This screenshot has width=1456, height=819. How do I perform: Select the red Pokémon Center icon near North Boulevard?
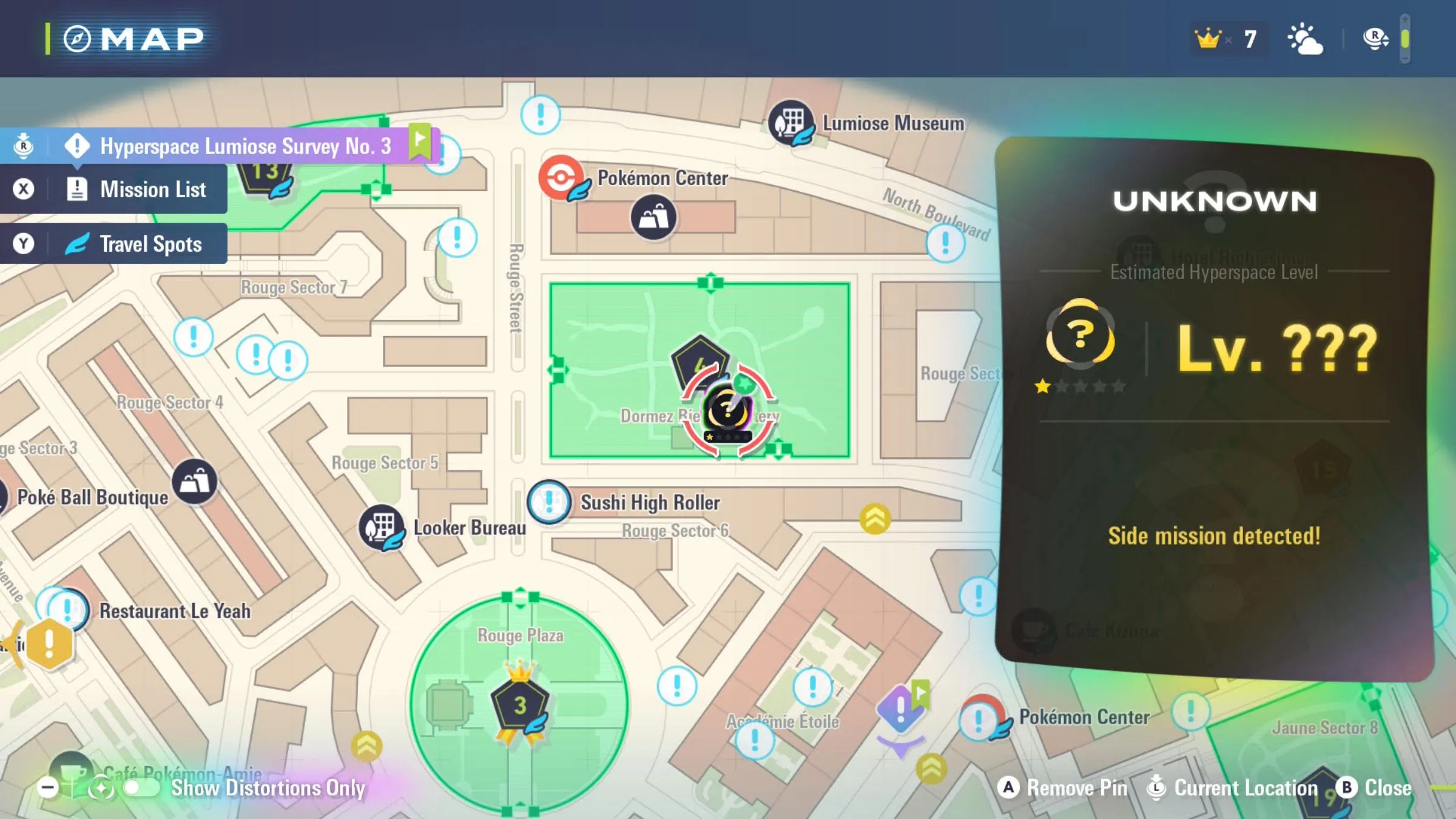(561, 178)
